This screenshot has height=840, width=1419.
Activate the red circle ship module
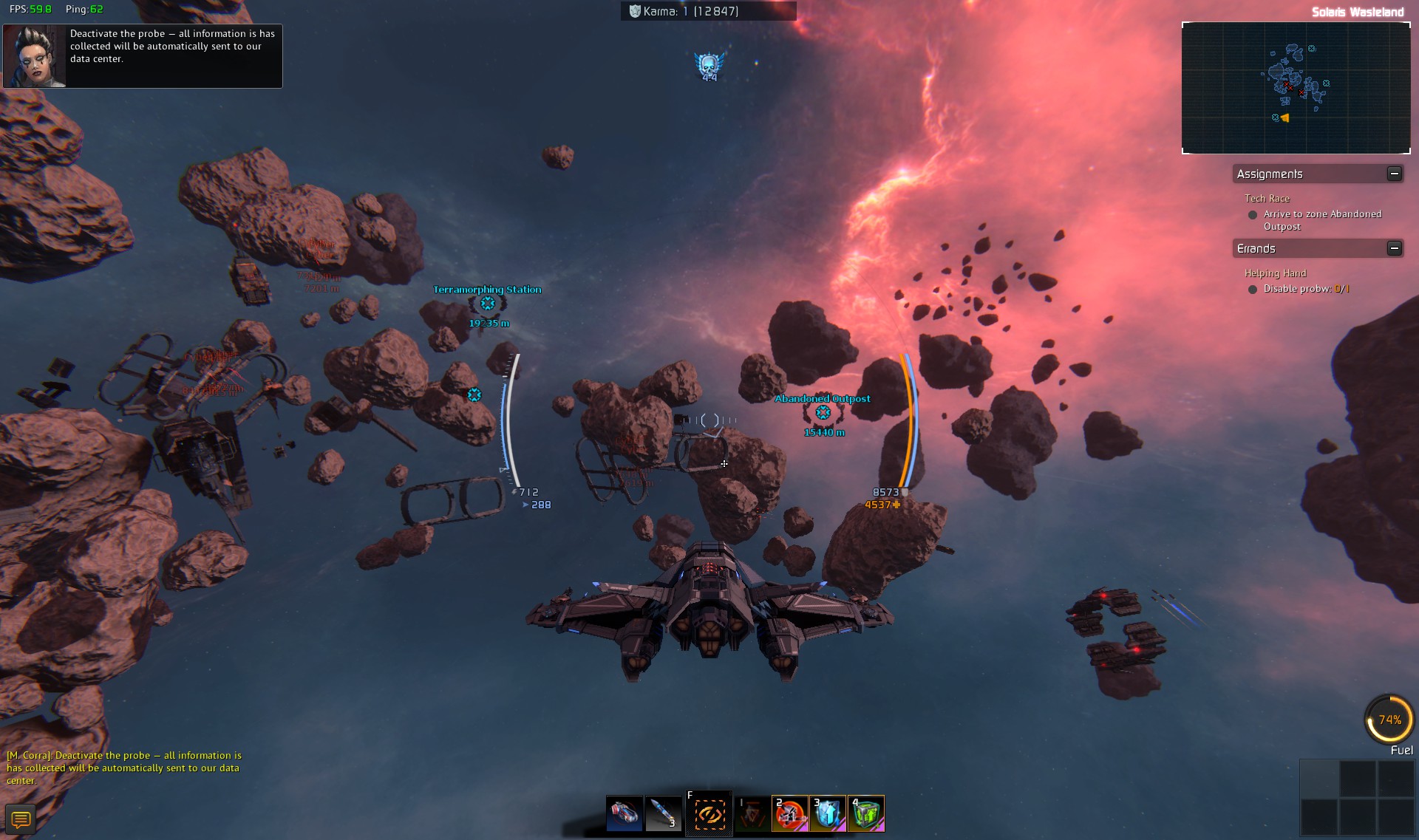[x=789, y=814]
